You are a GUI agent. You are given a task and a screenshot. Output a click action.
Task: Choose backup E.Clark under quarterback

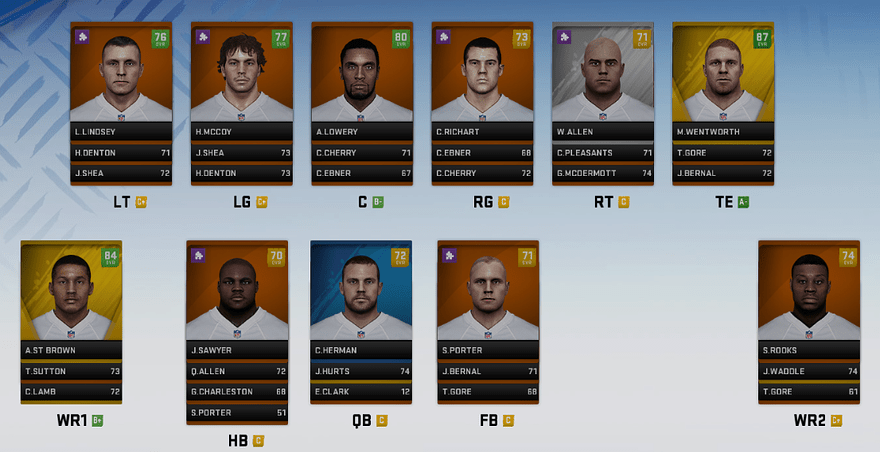[x=361, y=391]
